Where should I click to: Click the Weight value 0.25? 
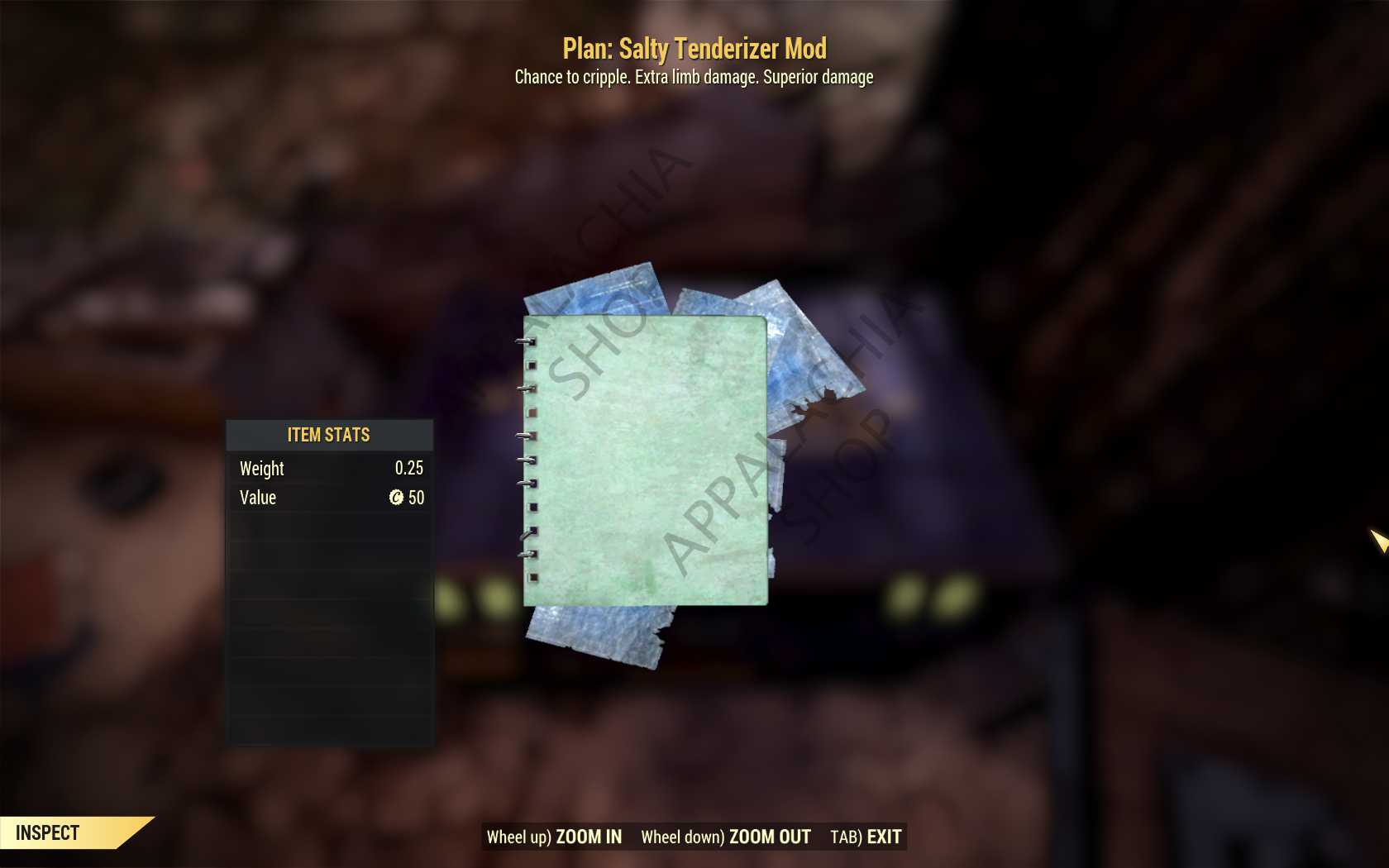coord(411,468)
